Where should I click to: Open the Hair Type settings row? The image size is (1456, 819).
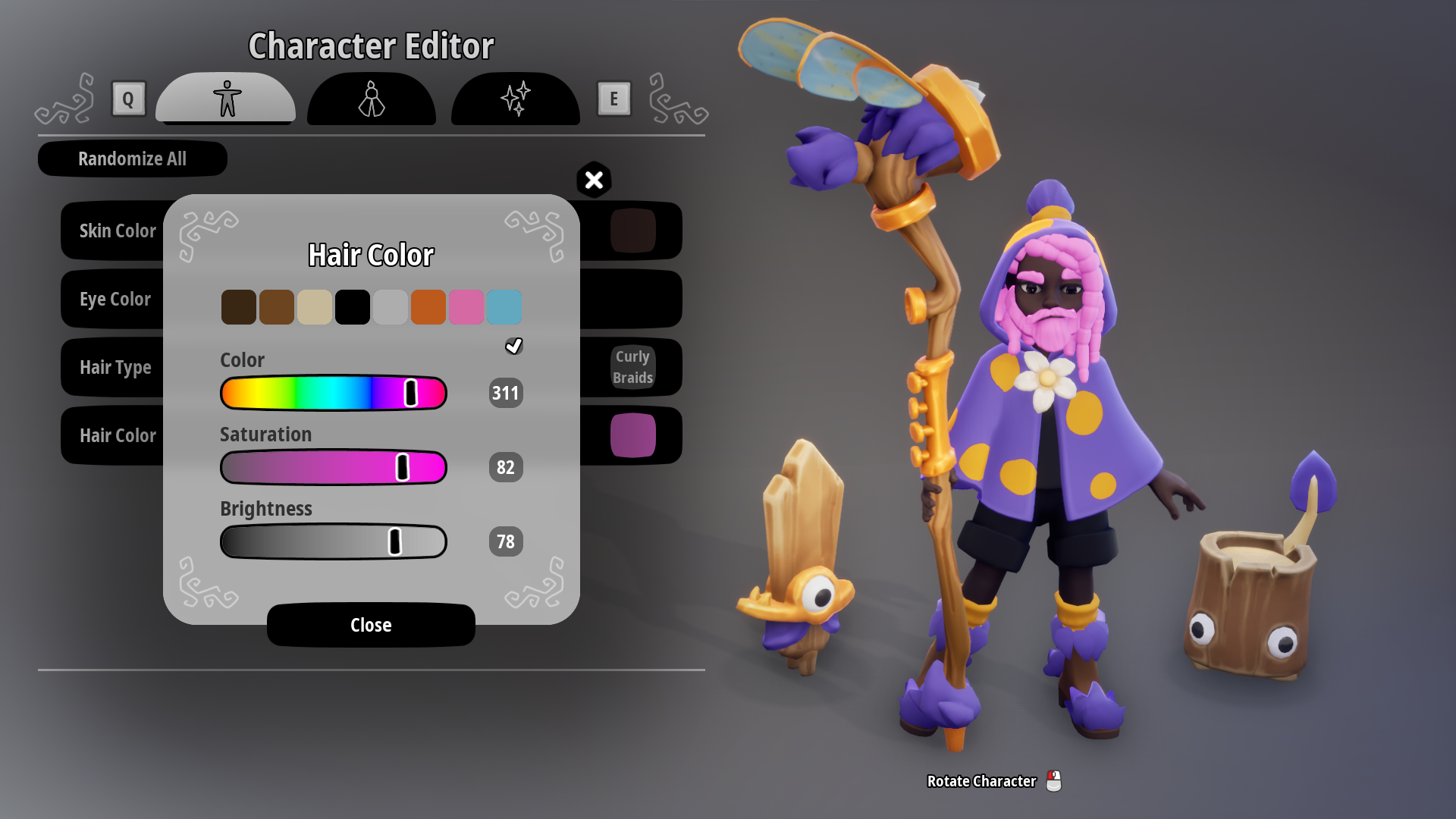point(115,367)
